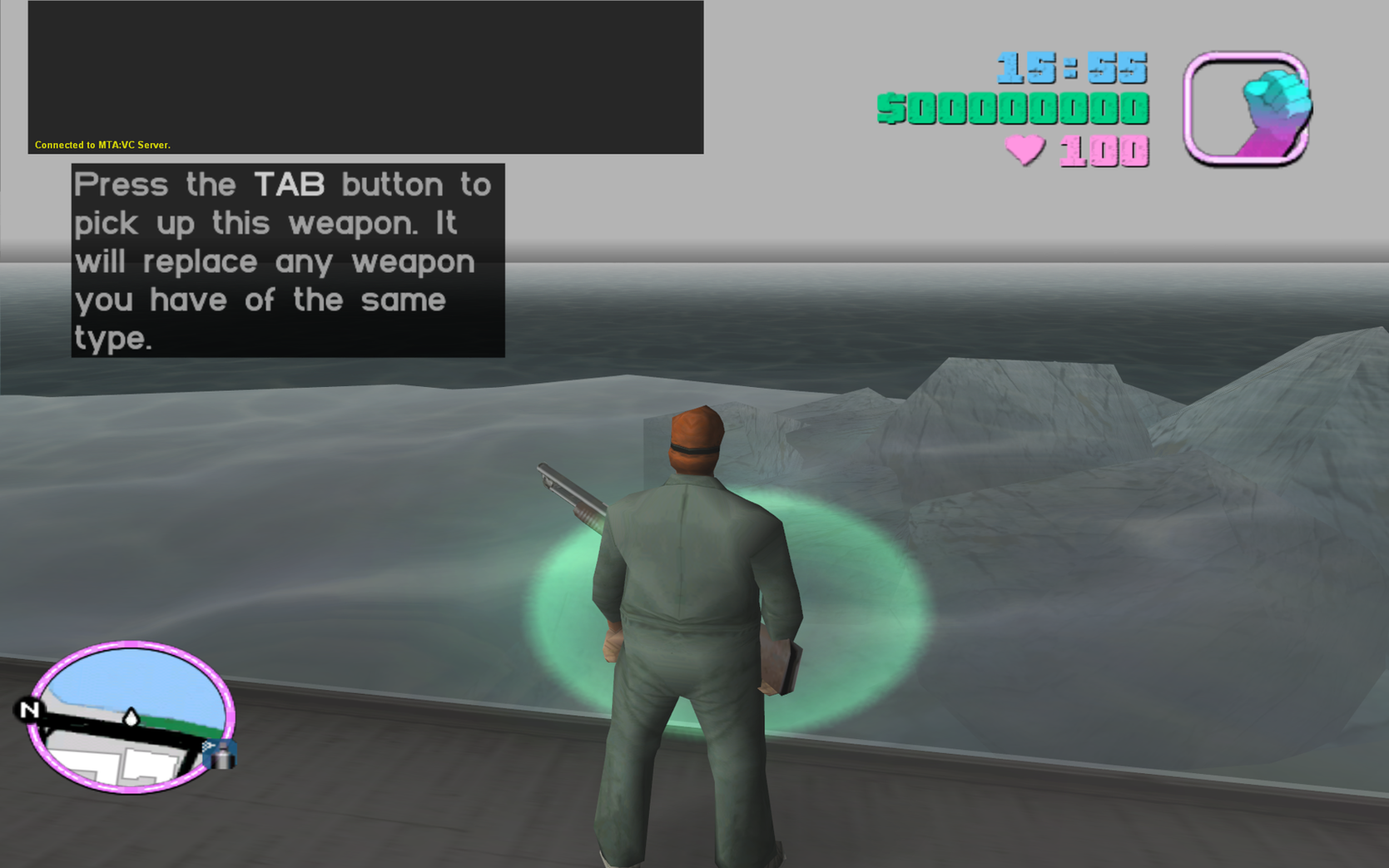The width and height of the screenshot is (1389, 868).
Task: Click the north indicator on the radar
Action: click(x=31, y=709)
